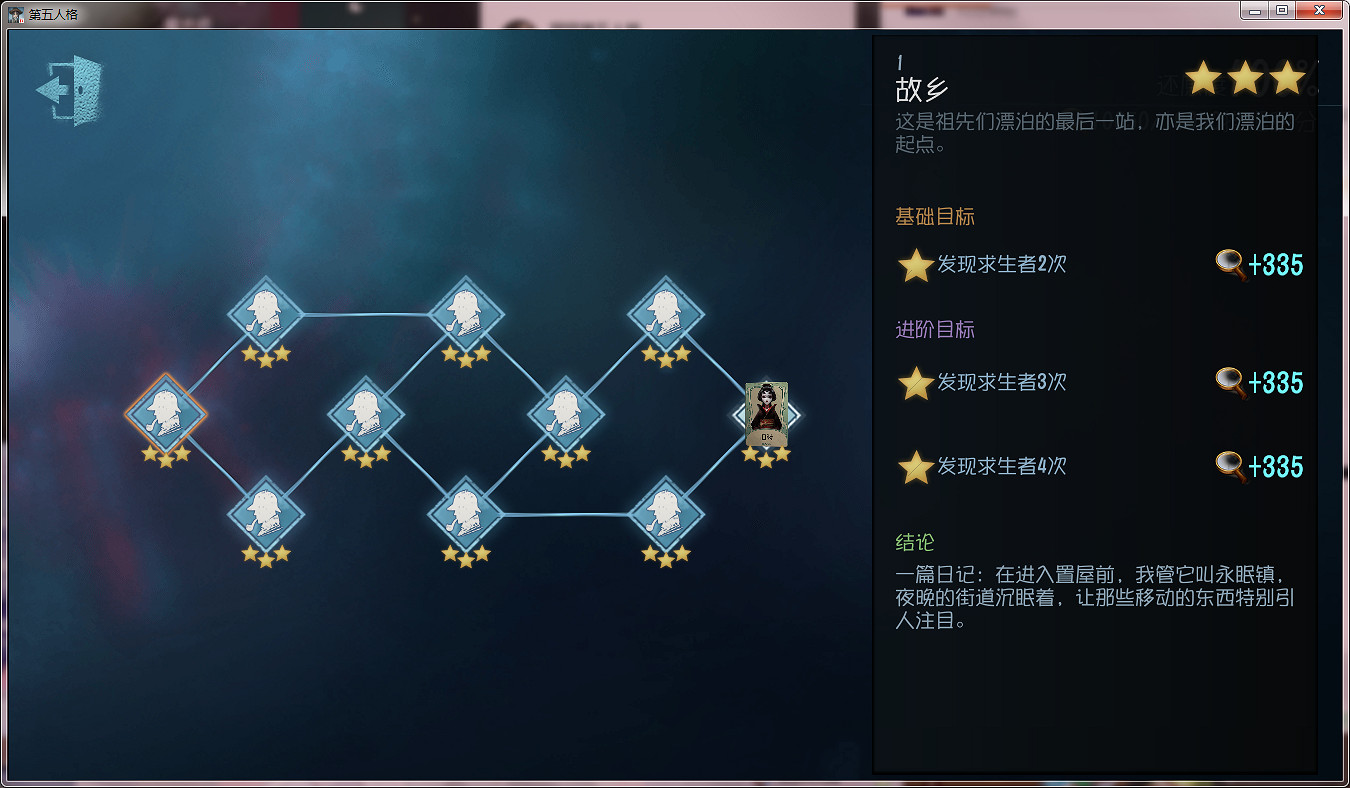
Task: Click the 基础目标 section header
Action: pyautogui.click(x=934, y=216)
